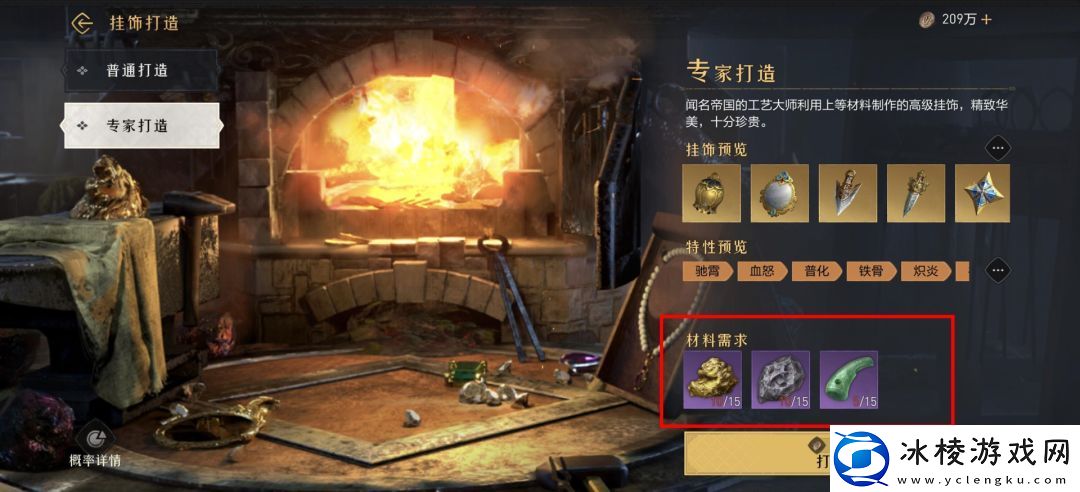The height and width of the screenshot is (492, 1080).
Task: View the golden pouch ornament preview
Action: [x=712, y=193]
